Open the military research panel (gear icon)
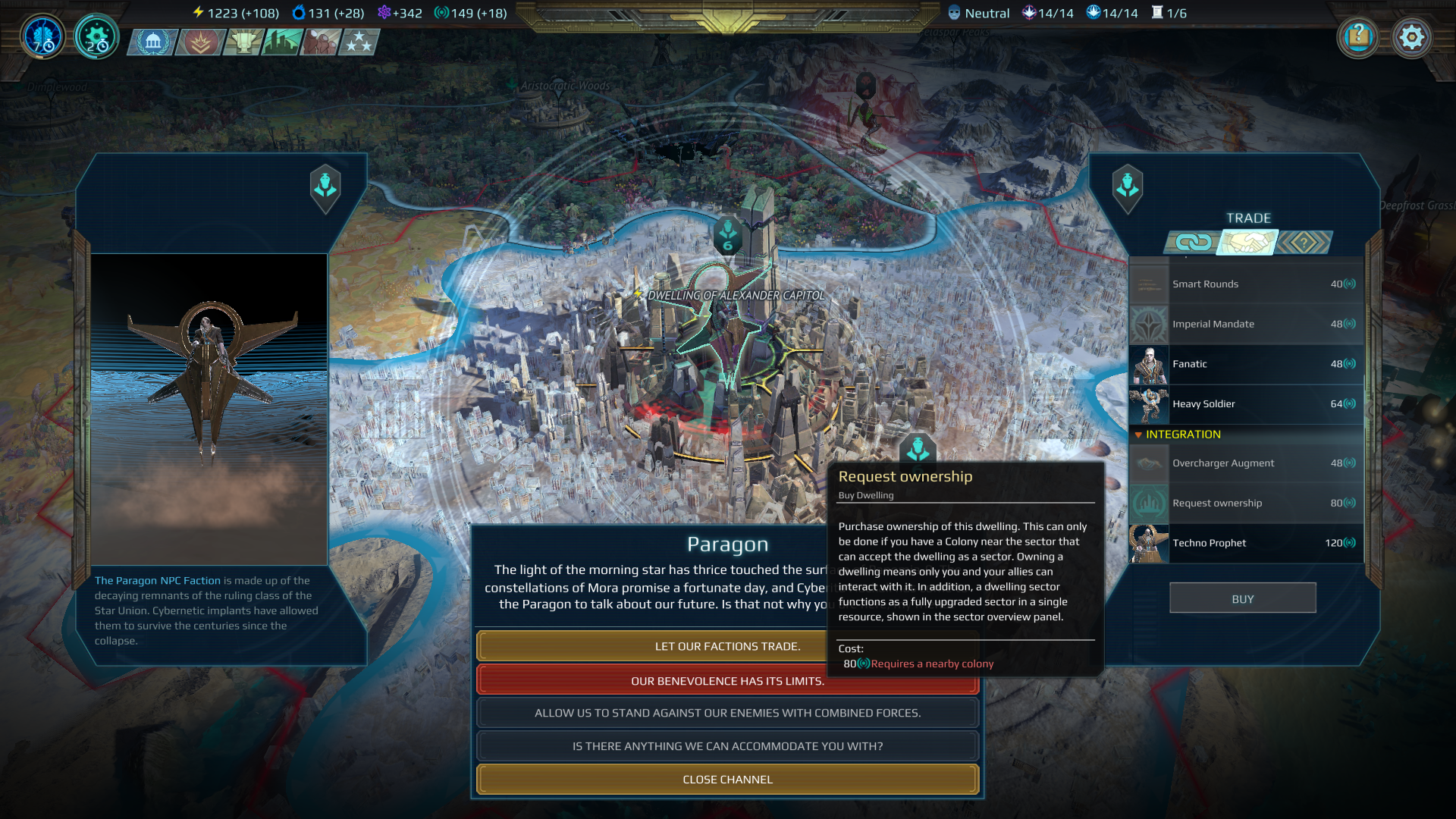 pyautogui.click(x=96, y=36)
